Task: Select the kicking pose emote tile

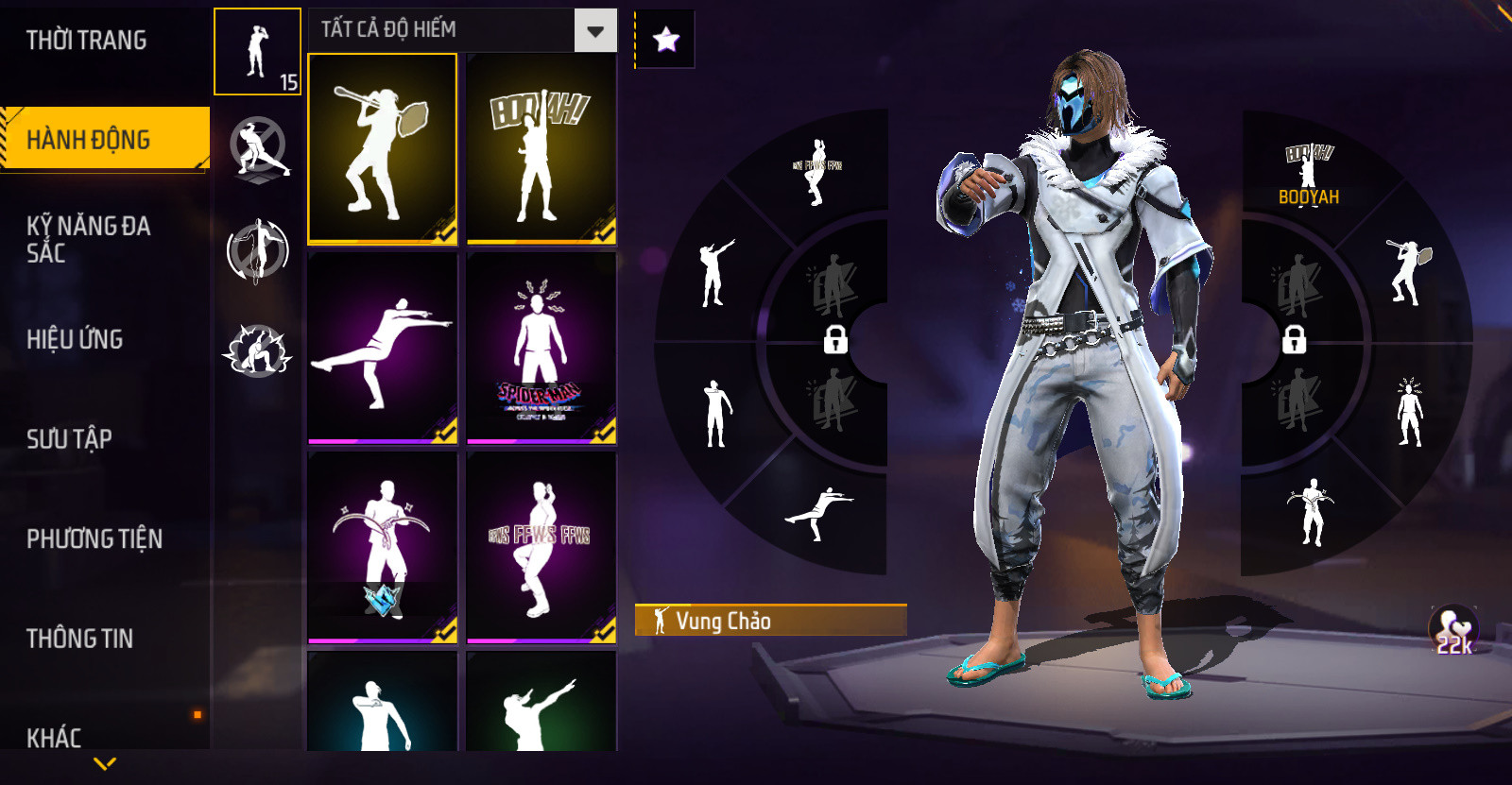Action: [383, 348]
